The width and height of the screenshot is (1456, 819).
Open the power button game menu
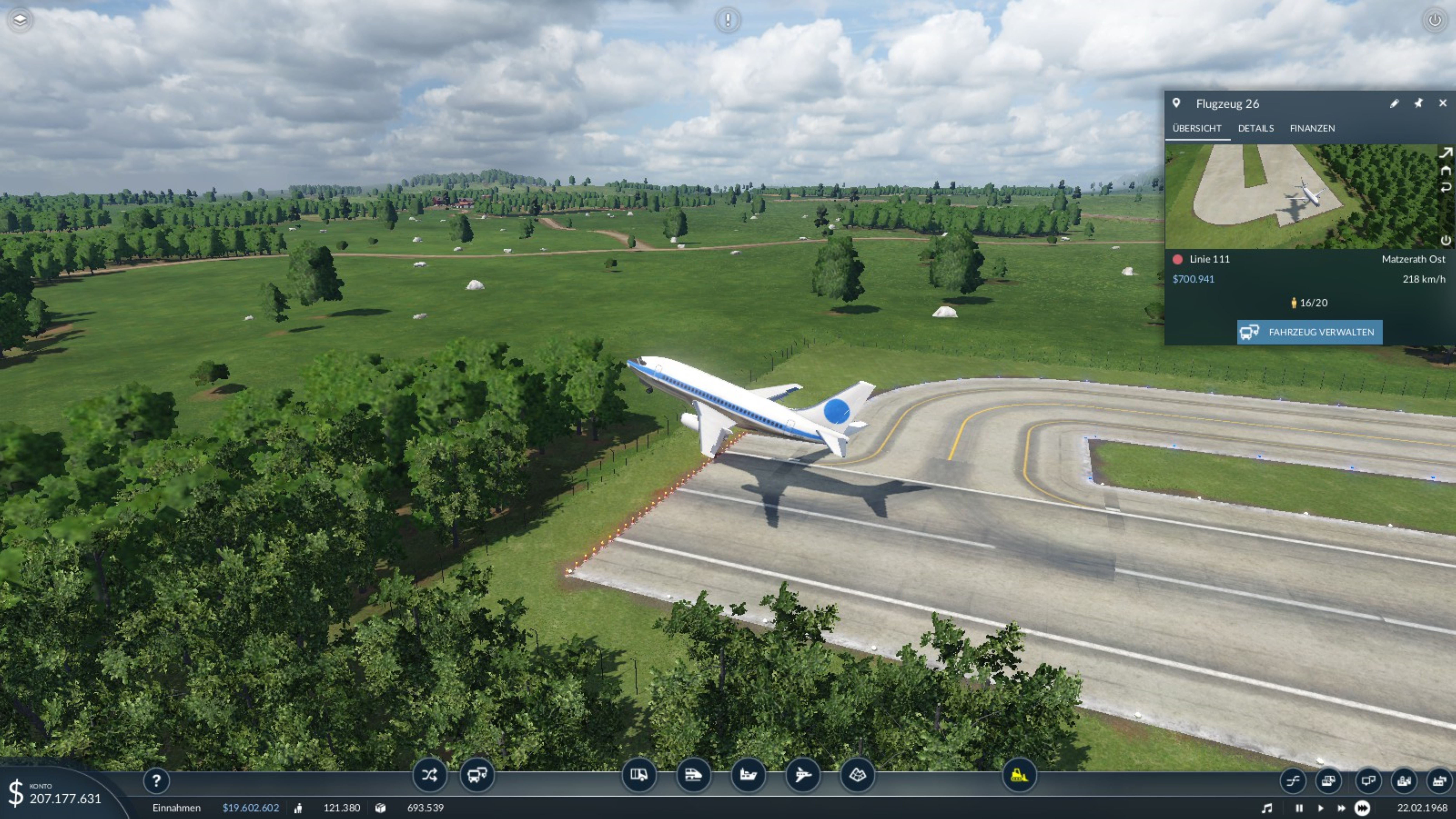[1434, 20]
